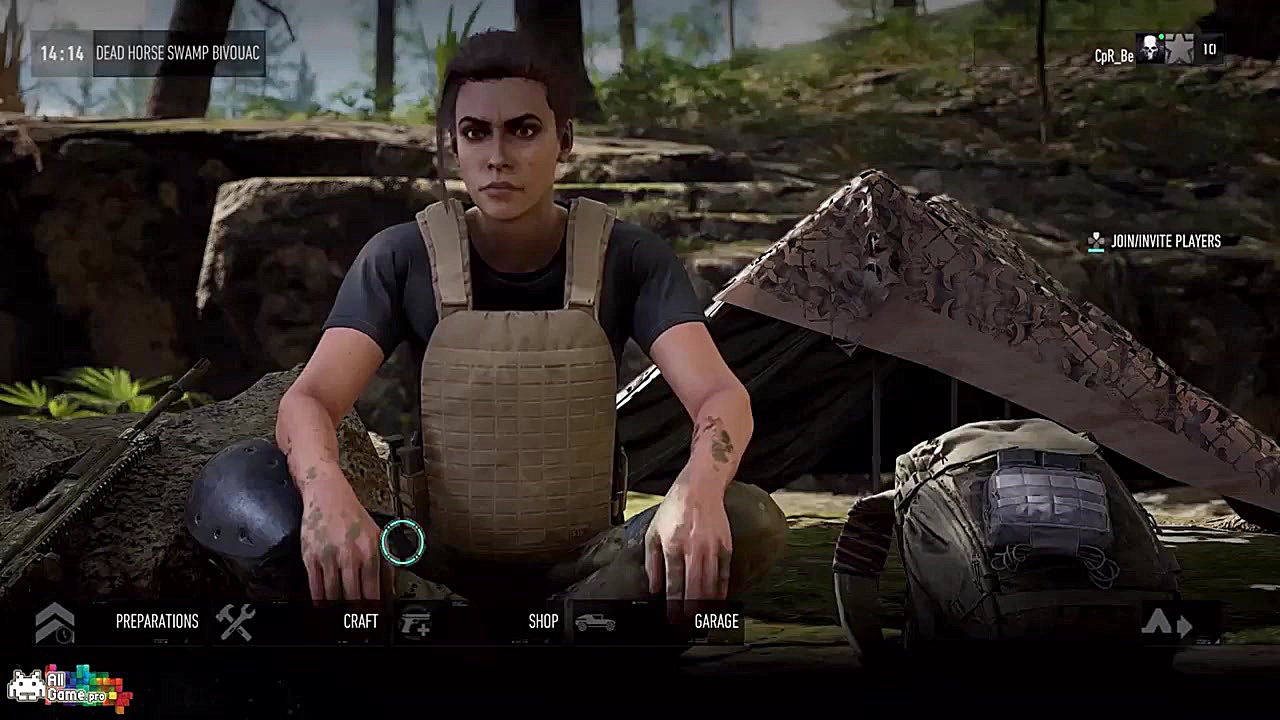
Task: Click the leave-bivouac tent icon
Action: 1156,621
